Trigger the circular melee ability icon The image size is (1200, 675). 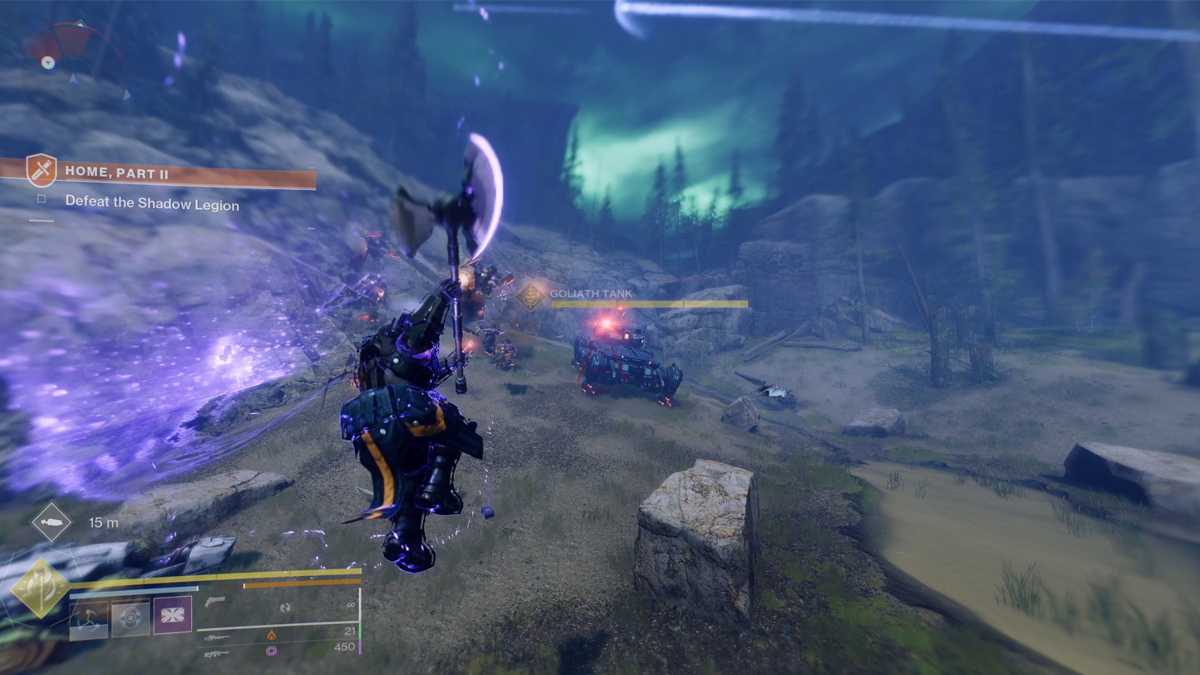point(130,618)
